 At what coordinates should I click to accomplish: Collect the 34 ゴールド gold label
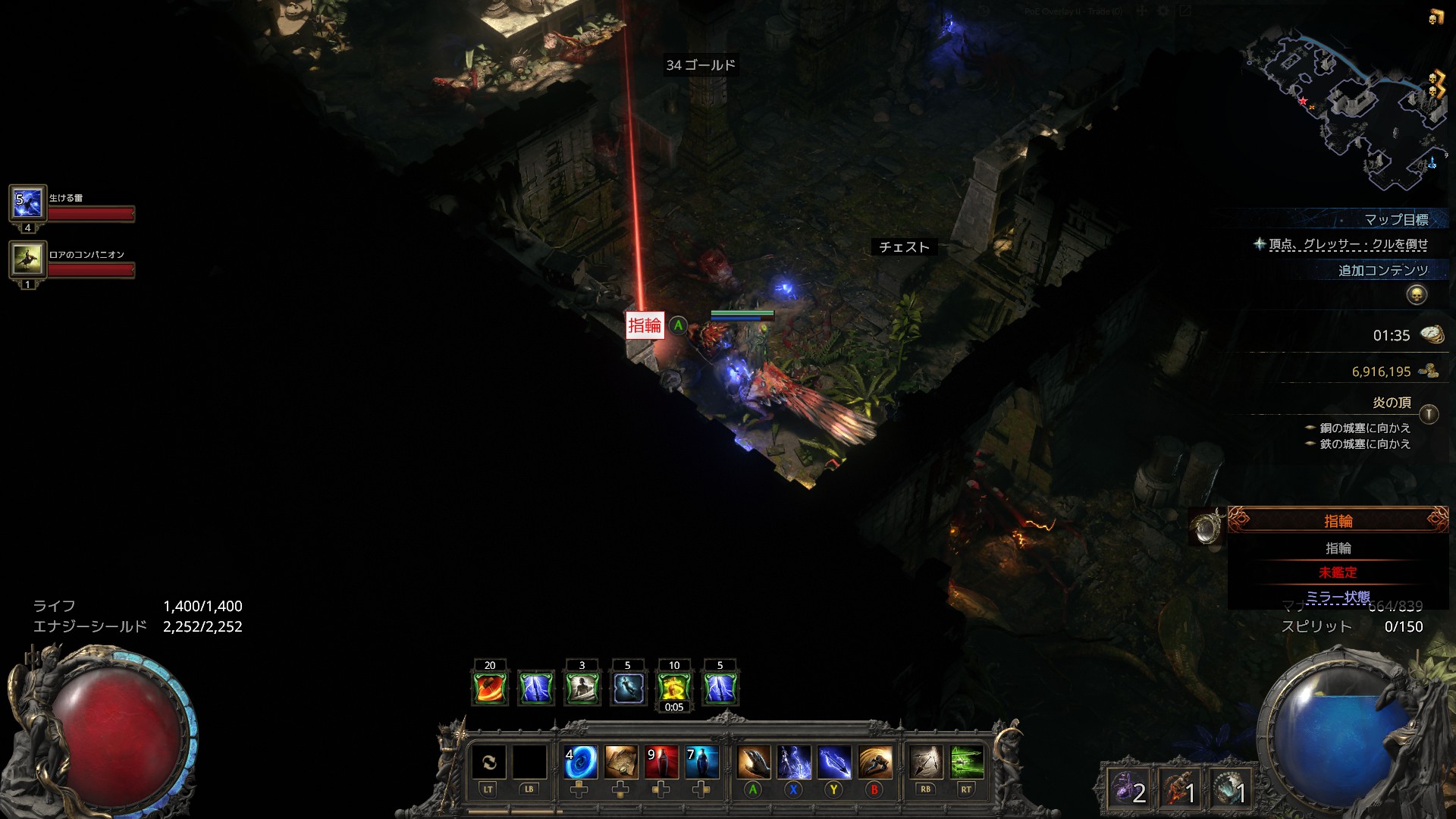click(x=701, y=65)
